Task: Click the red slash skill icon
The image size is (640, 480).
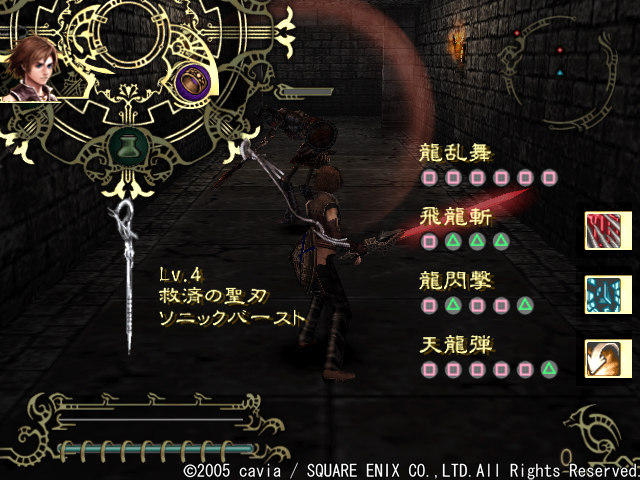Action: click(602, 230)
